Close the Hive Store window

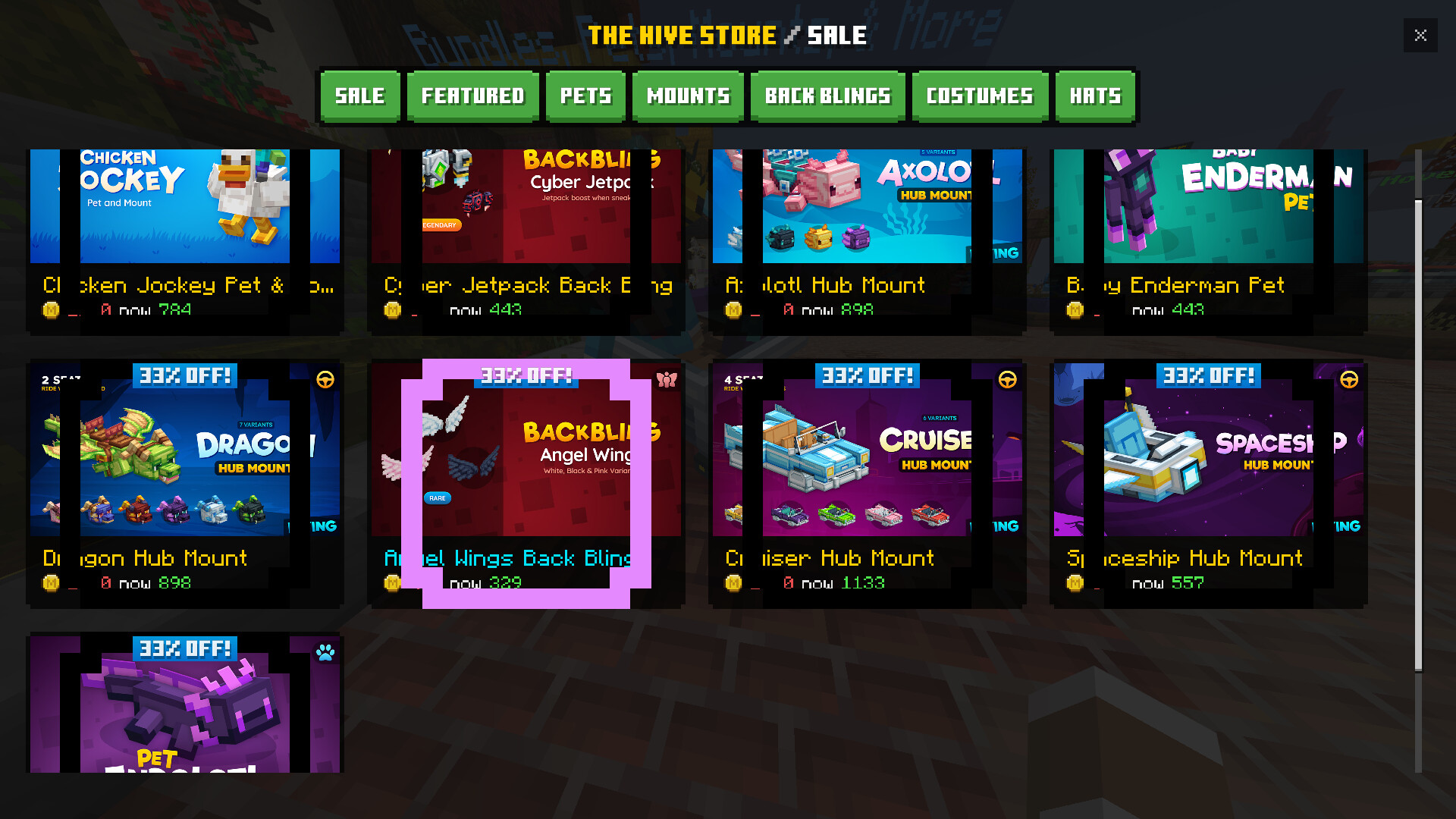tap(1420, 35)
